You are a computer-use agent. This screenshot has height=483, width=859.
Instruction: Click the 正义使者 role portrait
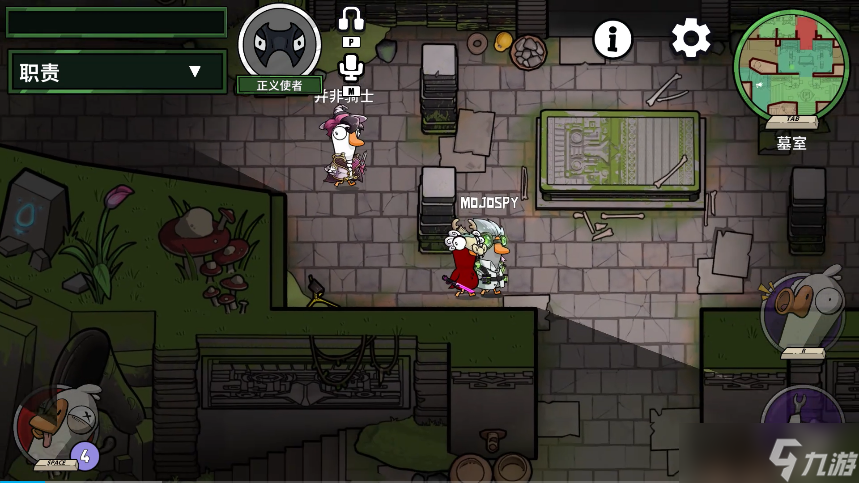279,42
